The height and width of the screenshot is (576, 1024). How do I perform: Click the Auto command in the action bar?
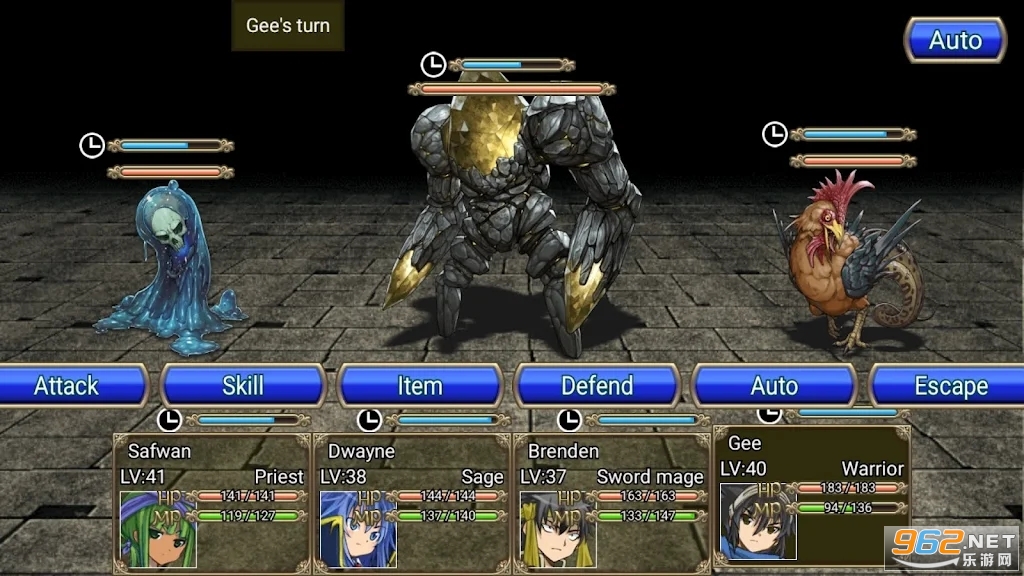click(774, 386)
